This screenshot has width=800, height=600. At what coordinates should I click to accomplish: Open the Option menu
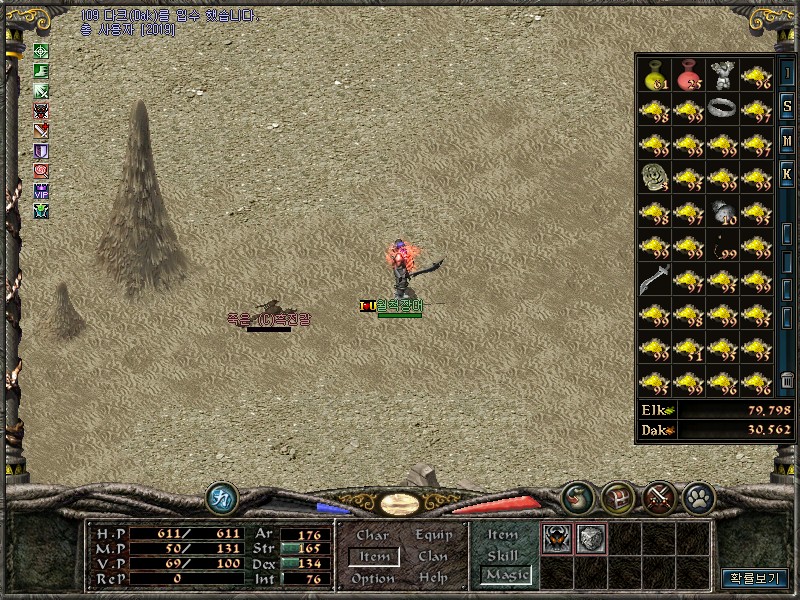pyautogui.click(x=372, y=578)
